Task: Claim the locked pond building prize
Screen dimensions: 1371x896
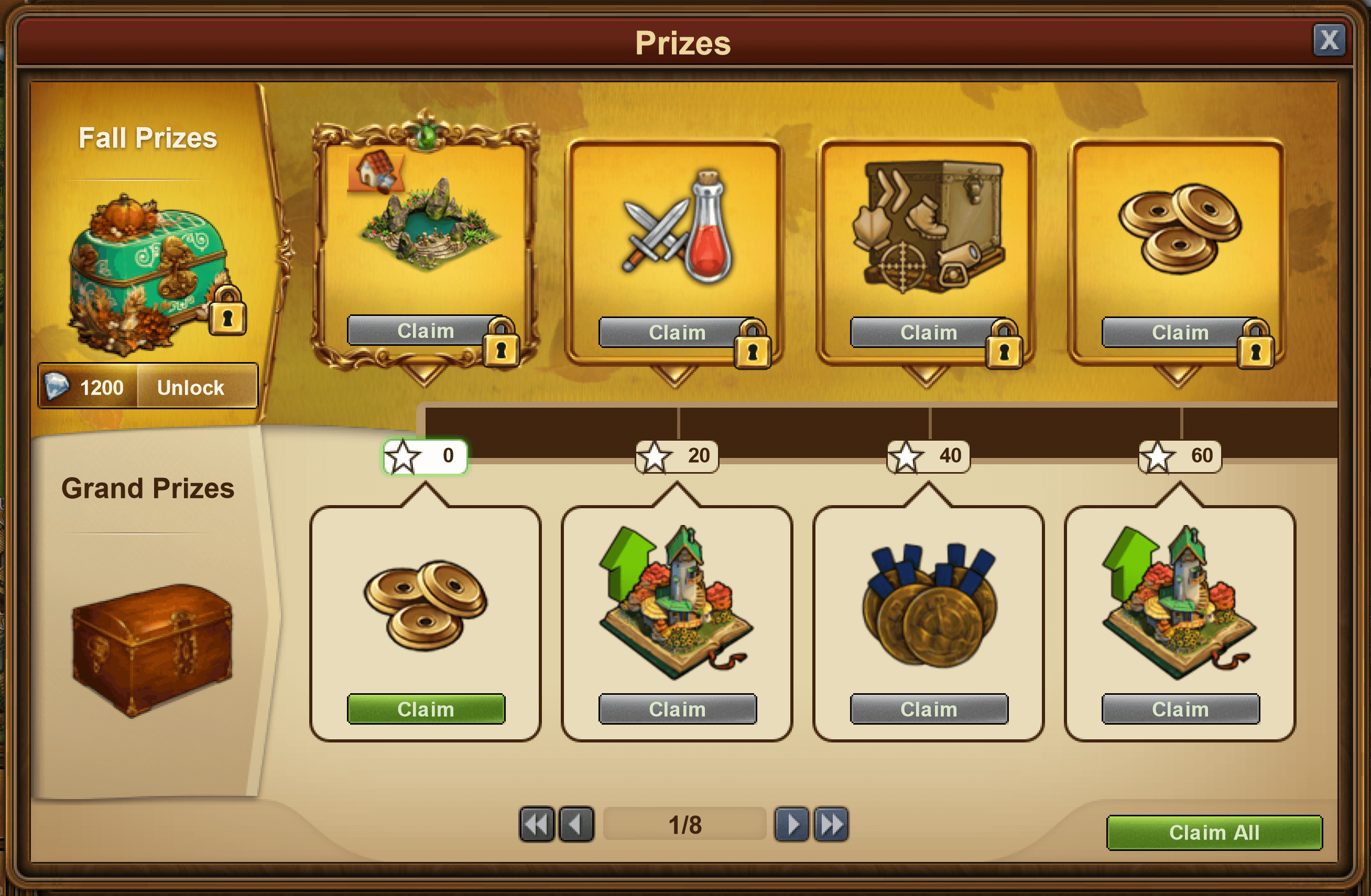Action: click(426, 331)
